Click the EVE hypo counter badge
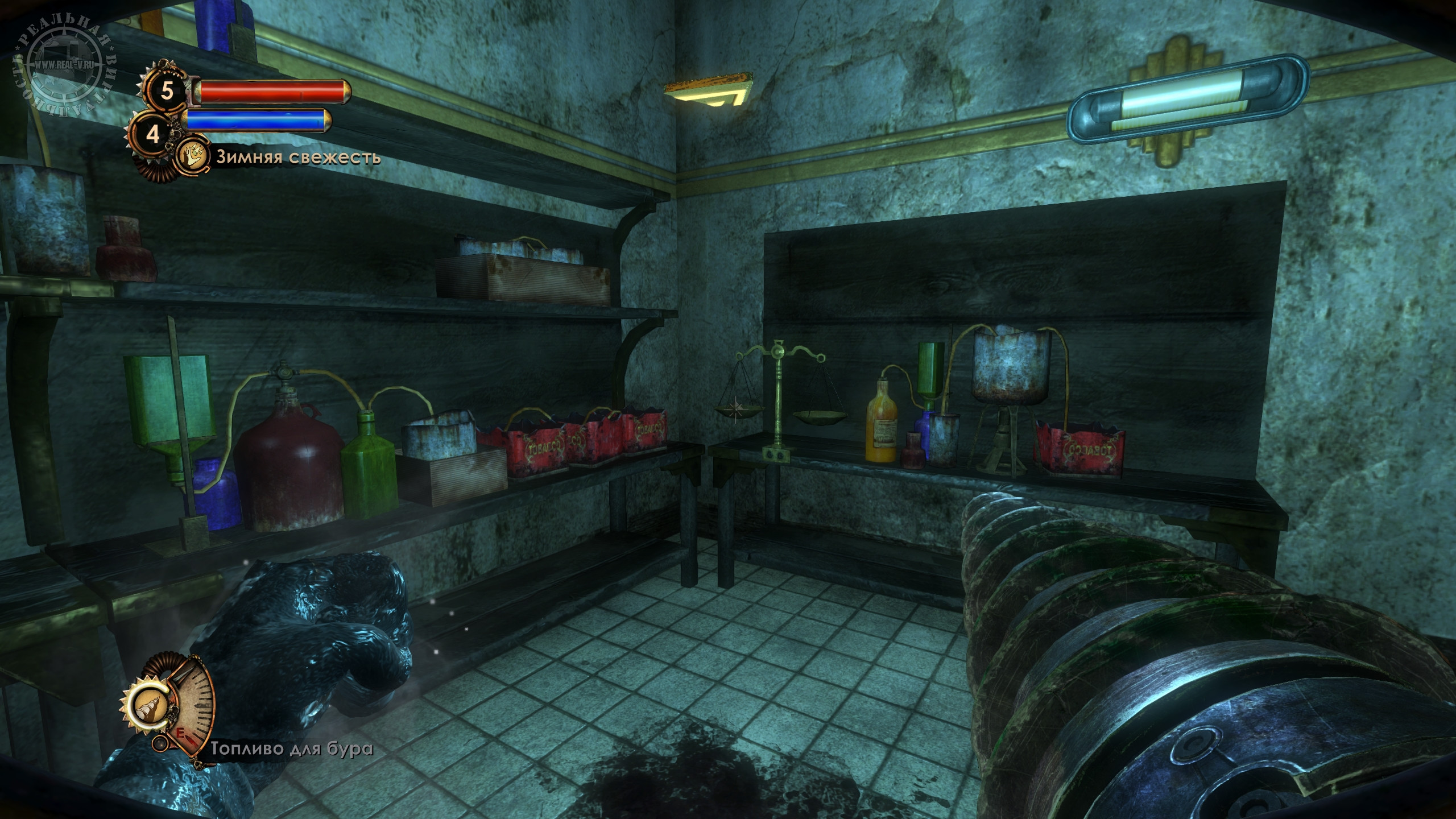The height and width of the screenshot is (819, 1456). coord(153,134)
